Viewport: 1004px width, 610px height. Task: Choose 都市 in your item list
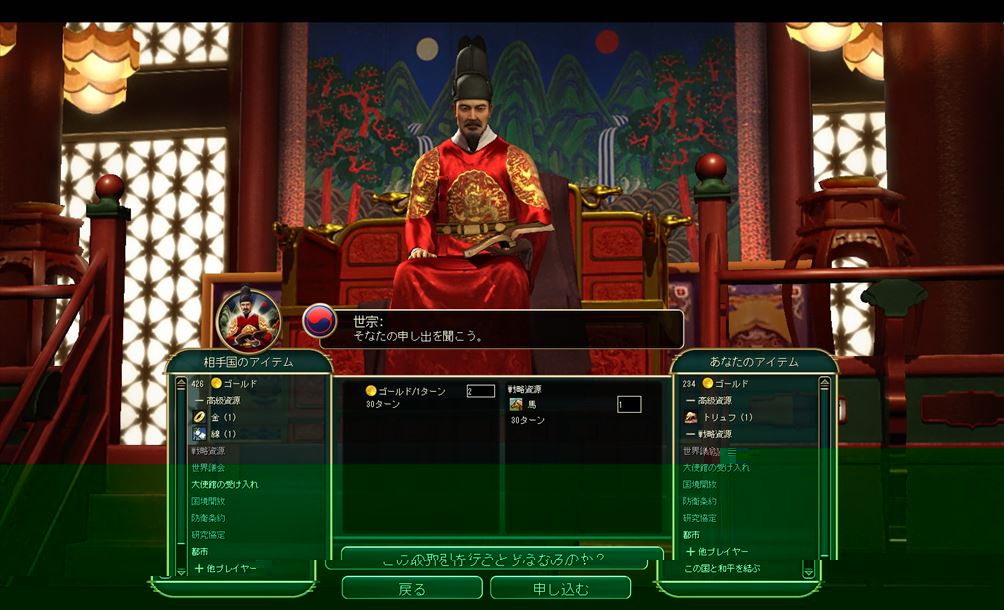pos(692,535)
